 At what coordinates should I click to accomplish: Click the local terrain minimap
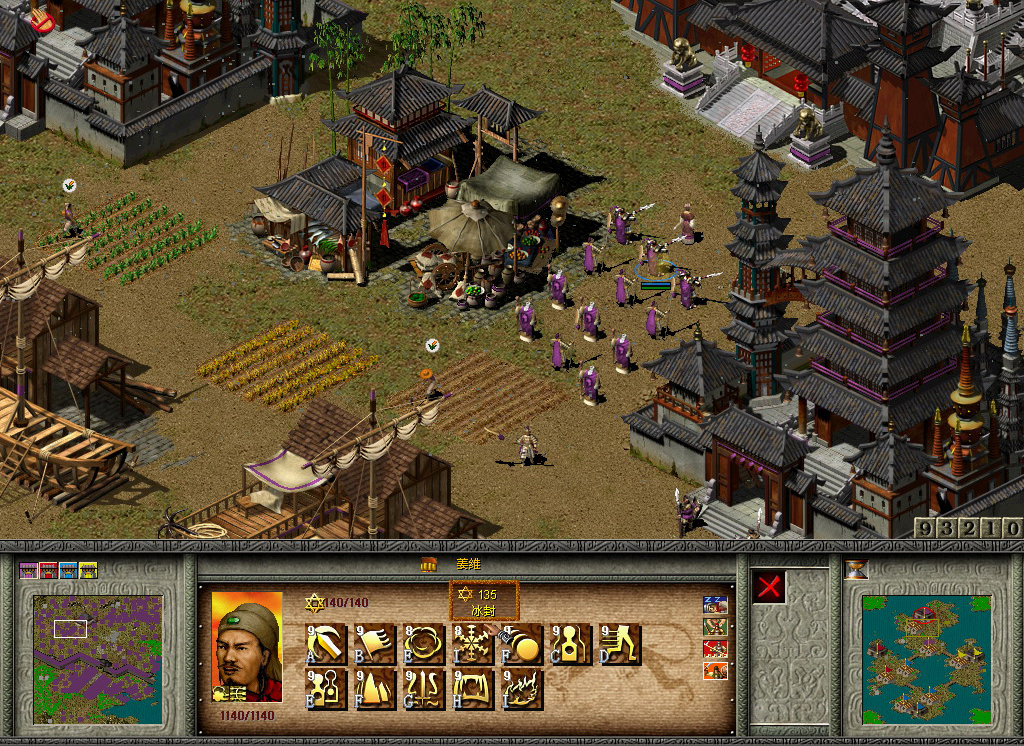97,659
